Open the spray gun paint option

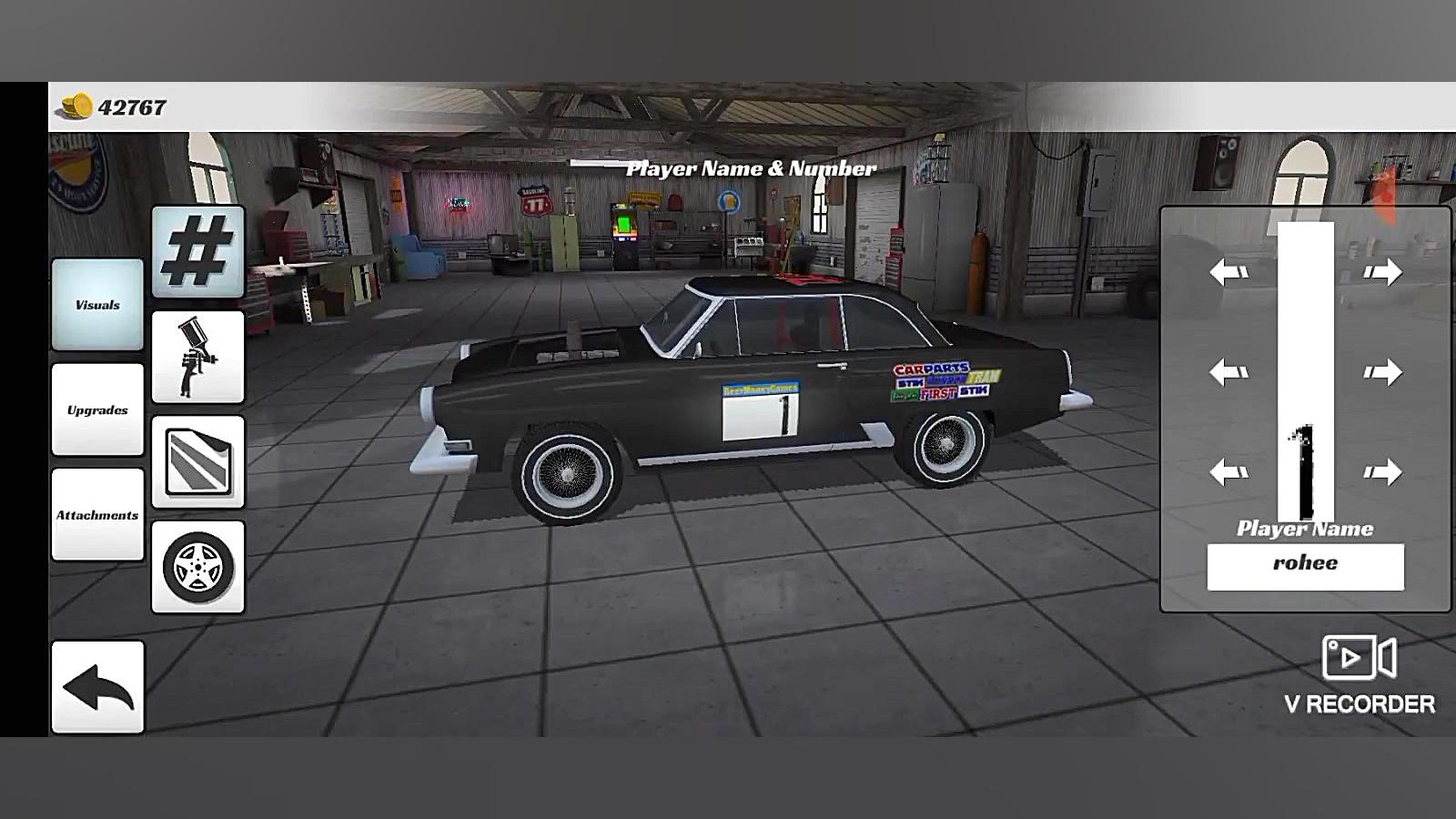click(x=198, y=357)
